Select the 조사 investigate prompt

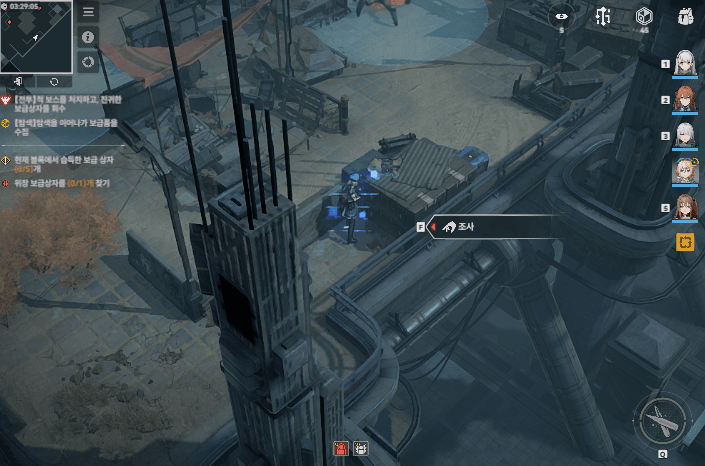tap(490, 227)
